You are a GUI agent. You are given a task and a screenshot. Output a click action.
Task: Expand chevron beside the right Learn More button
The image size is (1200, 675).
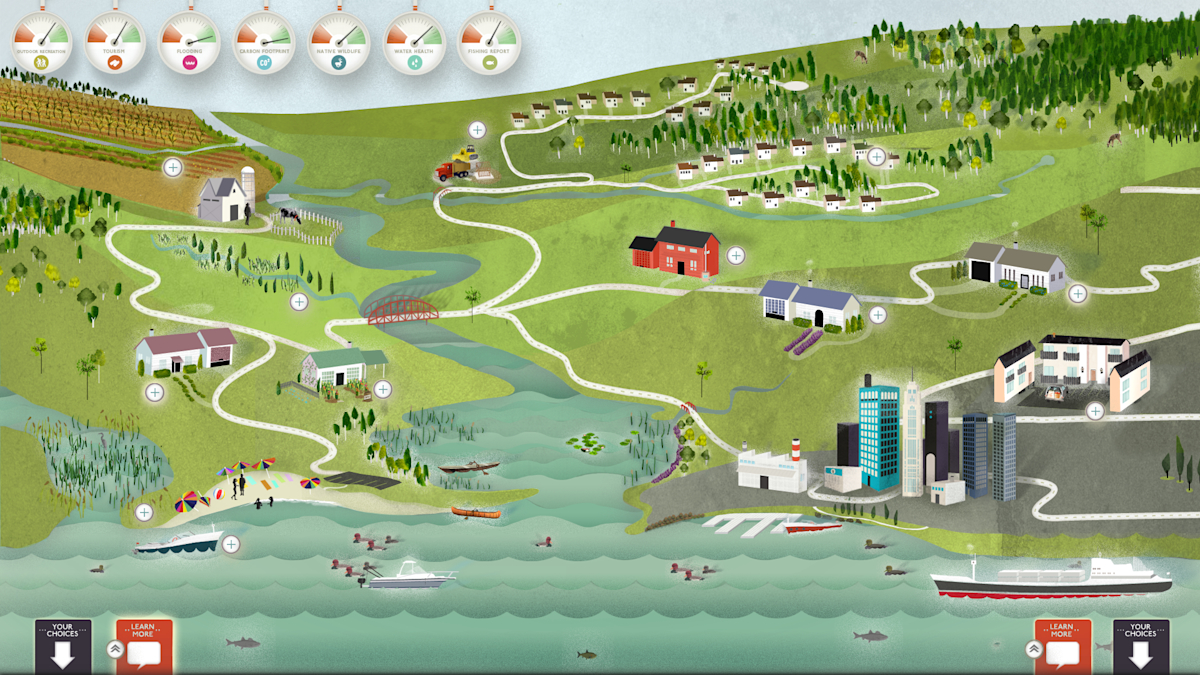coord(1033,648)
